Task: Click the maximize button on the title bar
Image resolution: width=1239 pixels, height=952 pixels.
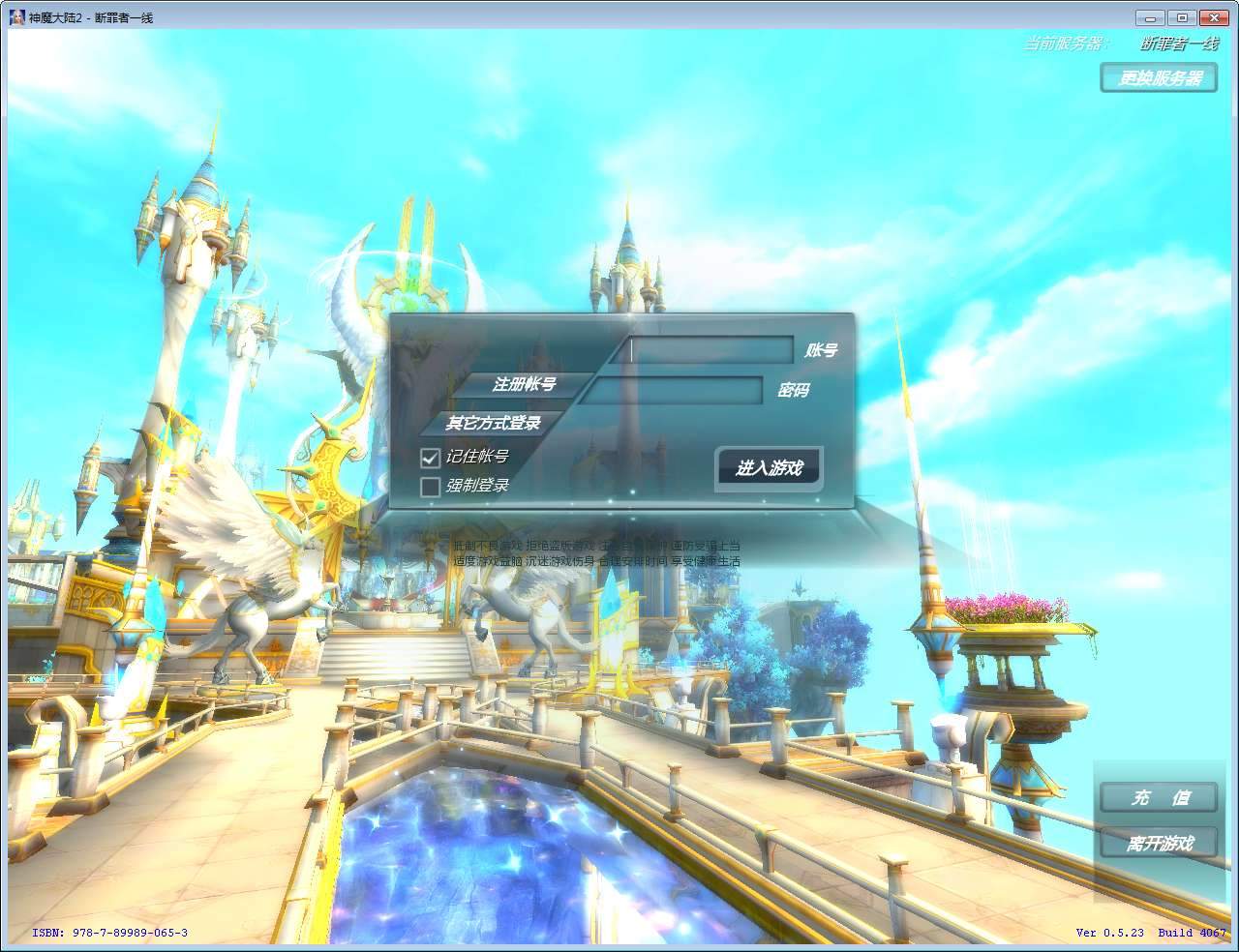Action: (x=1181, y=16)
